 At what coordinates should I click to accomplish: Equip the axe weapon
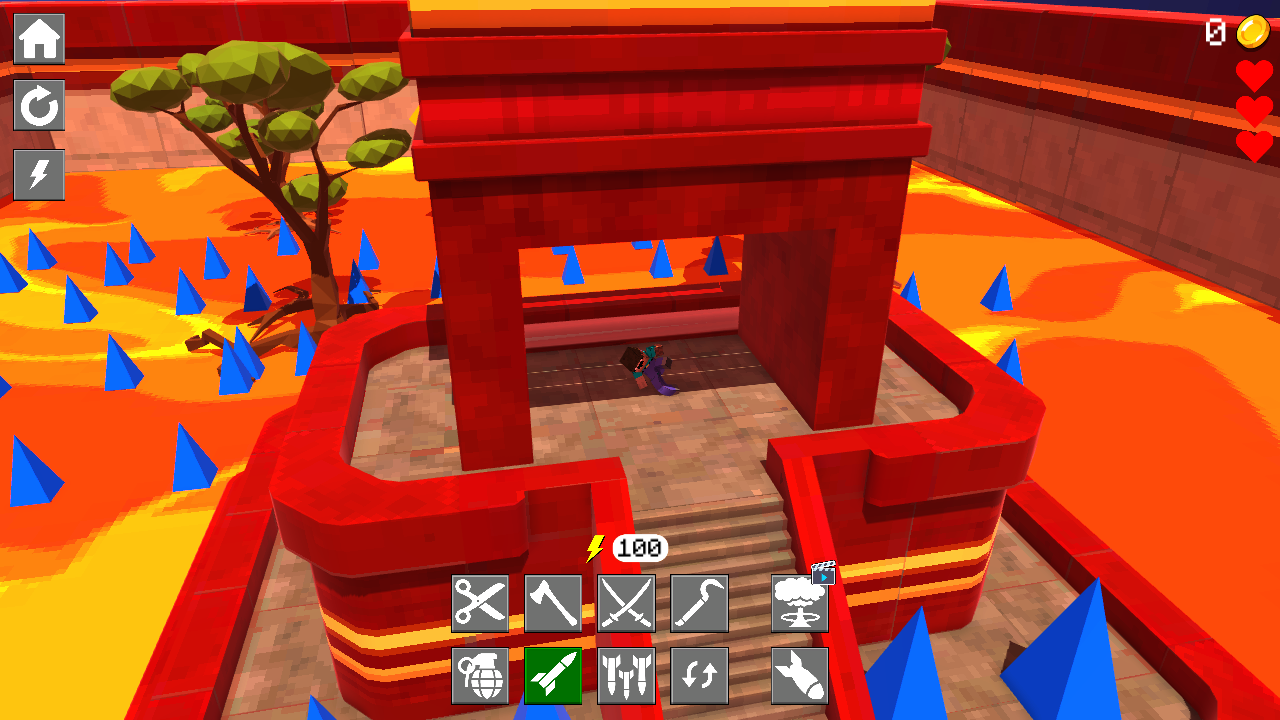click(553, 602)
